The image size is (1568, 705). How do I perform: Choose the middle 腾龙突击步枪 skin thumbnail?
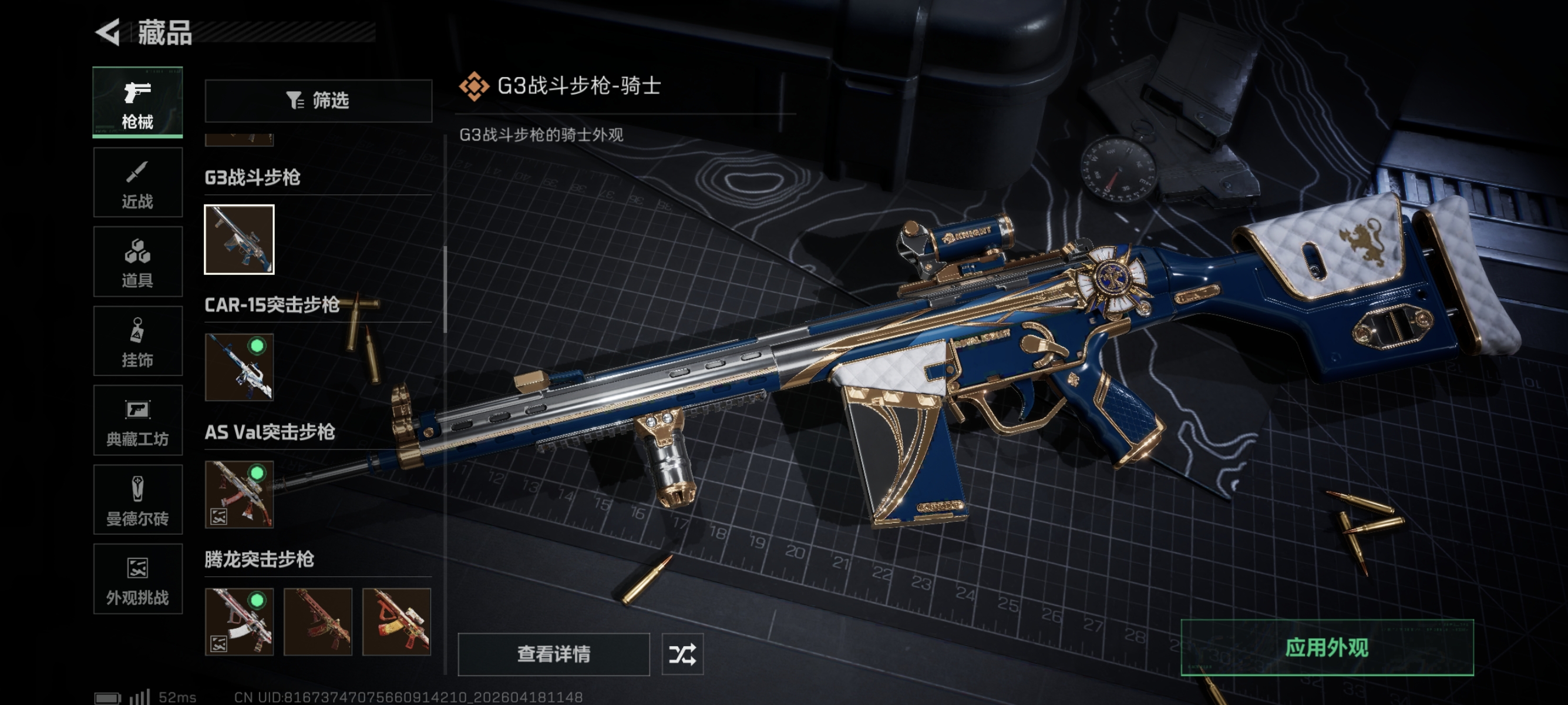[x=318, y=622]
